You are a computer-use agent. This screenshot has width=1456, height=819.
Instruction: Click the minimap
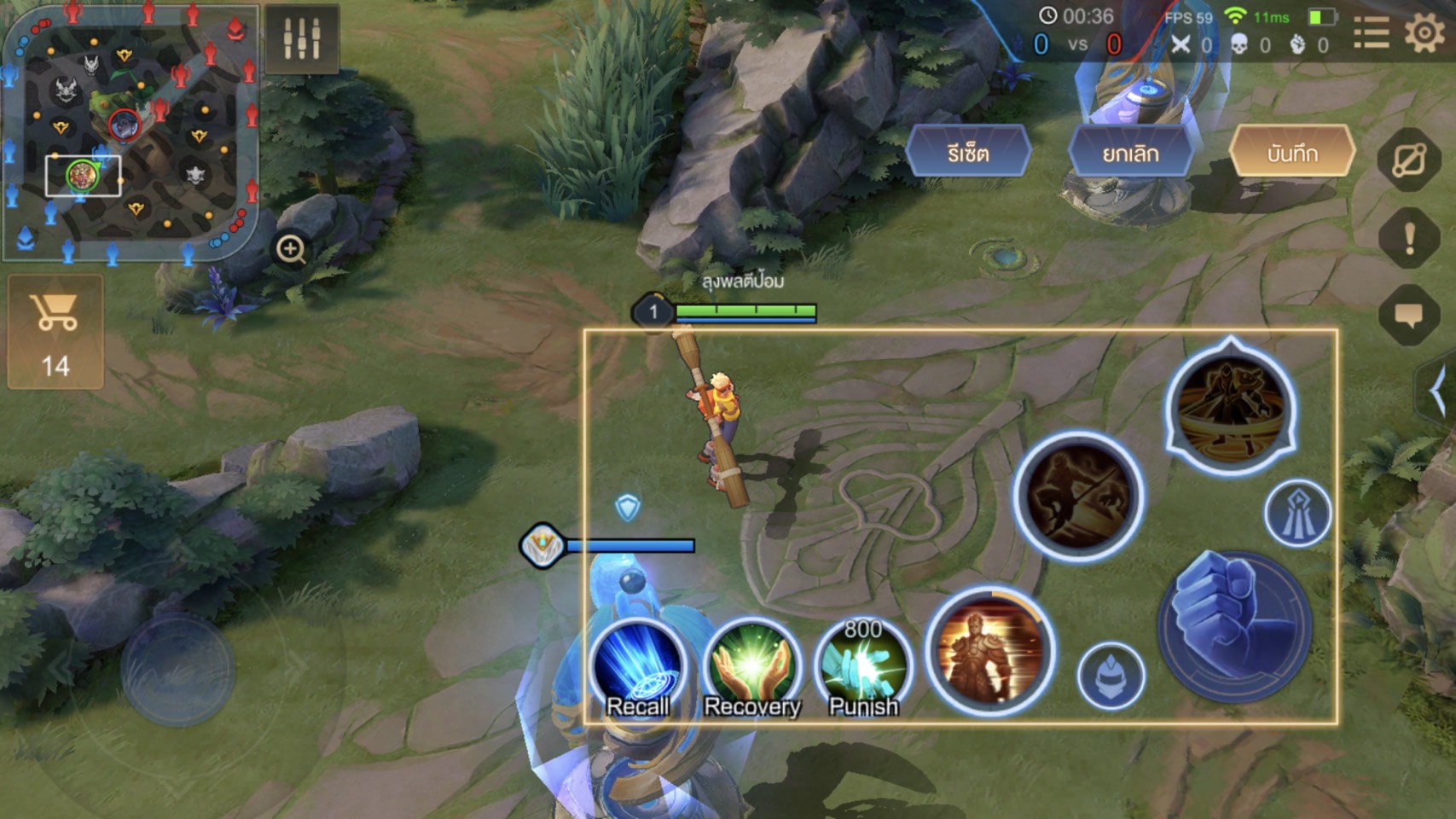coord(130,132)
